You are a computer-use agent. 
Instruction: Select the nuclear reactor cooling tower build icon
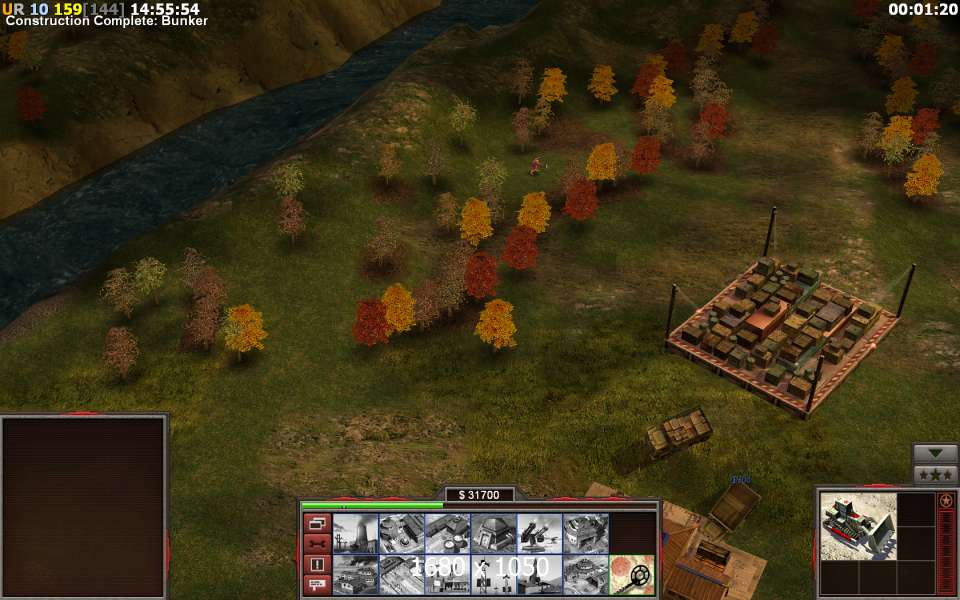coord(355,533)
